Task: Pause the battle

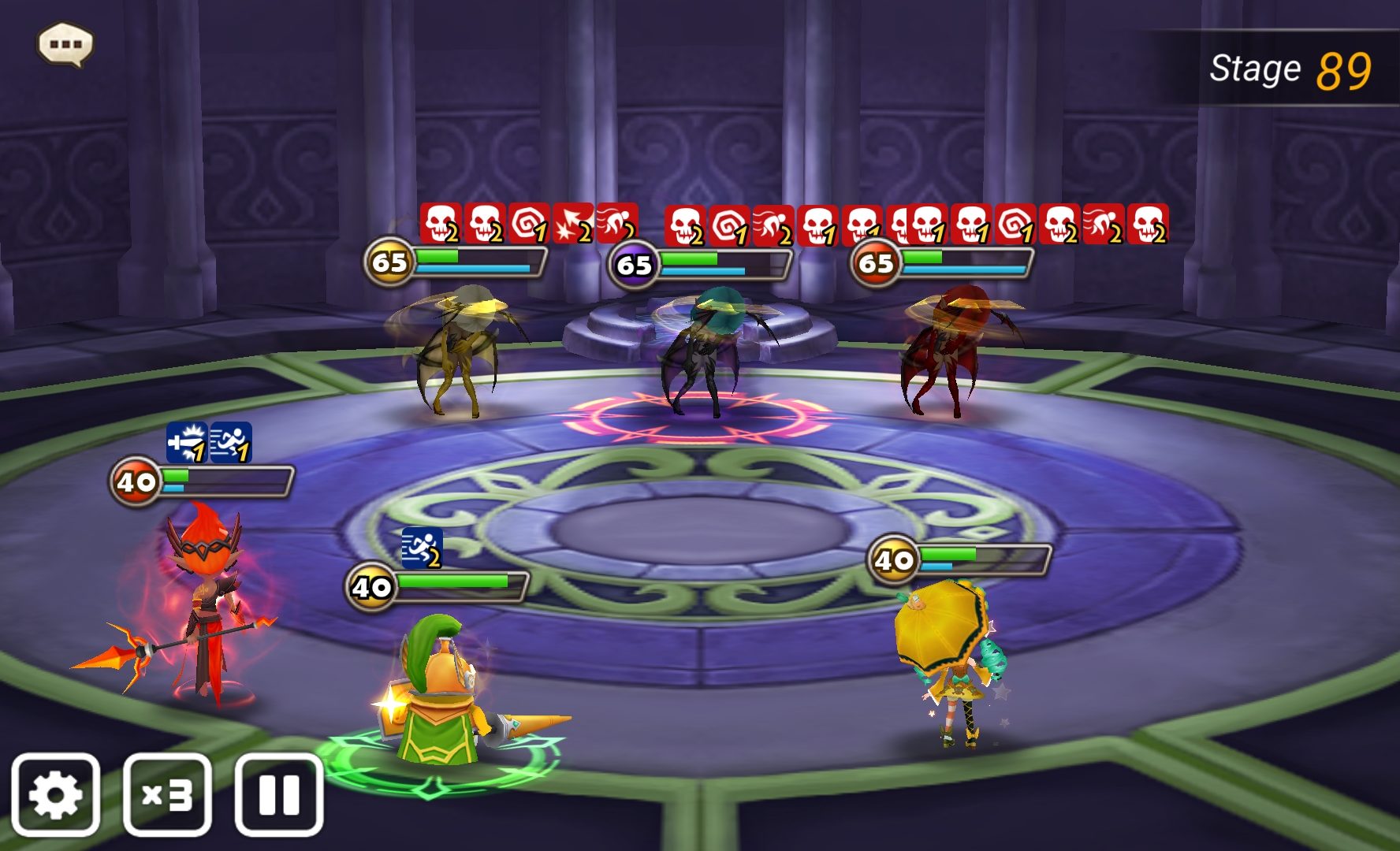Action: coord(279,794)
